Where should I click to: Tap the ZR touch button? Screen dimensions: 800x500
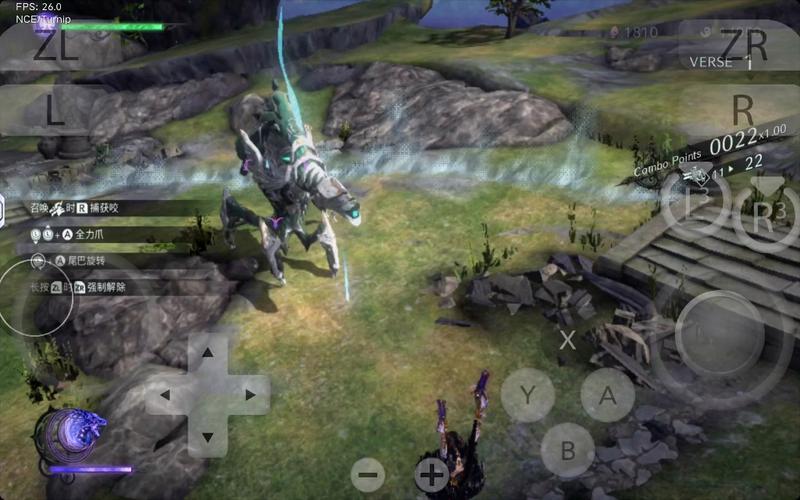click(x=742, y=45)
